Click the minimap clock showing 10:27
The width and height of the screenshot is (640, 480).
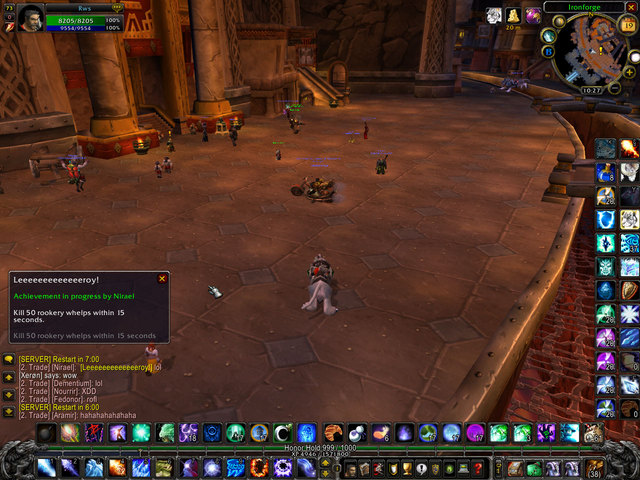pyautogui.click(x=593, y=90)
